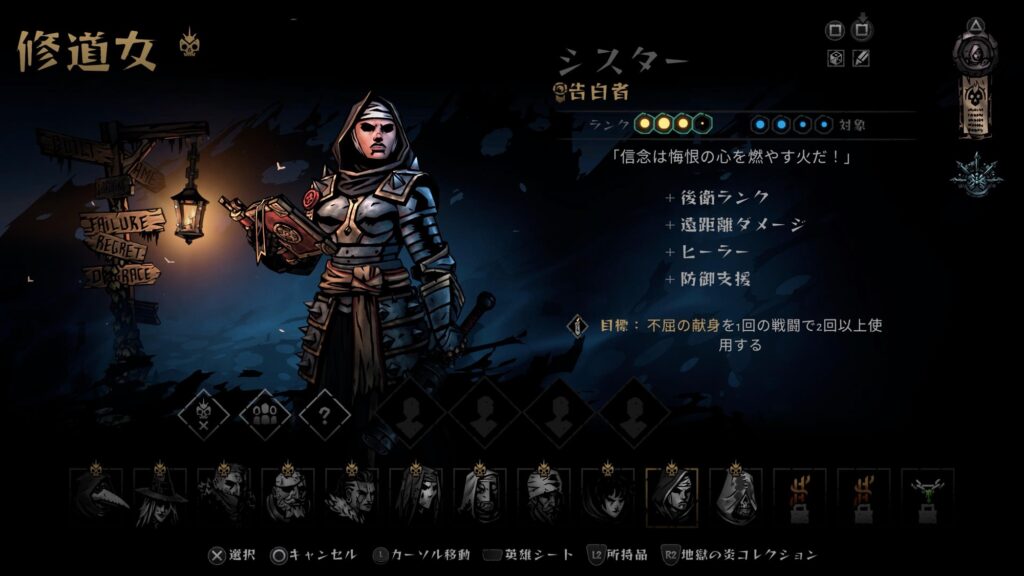This screenshot has width=1024, height=576.
Task: Select the eyepatched Man-at-Arms portrait
Action: [288, 496]
